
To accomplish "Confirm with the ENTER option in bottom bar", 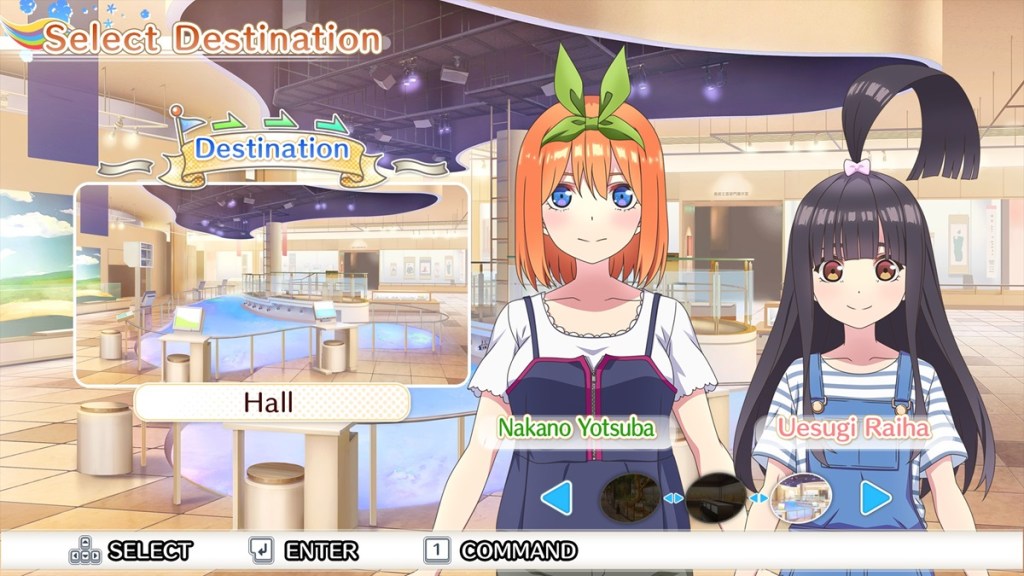I will pyautogui.click(x=306, y=550).
